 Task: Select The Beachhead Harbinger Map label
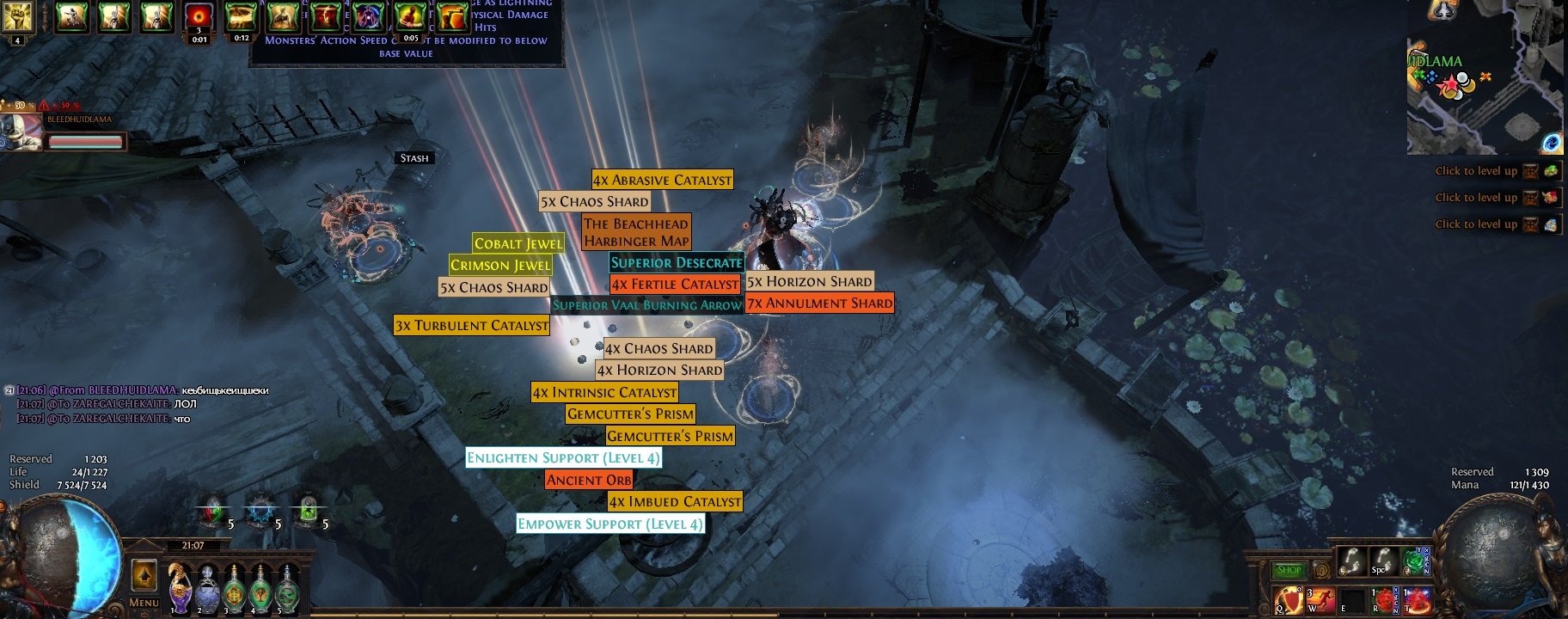click(636, 232)
